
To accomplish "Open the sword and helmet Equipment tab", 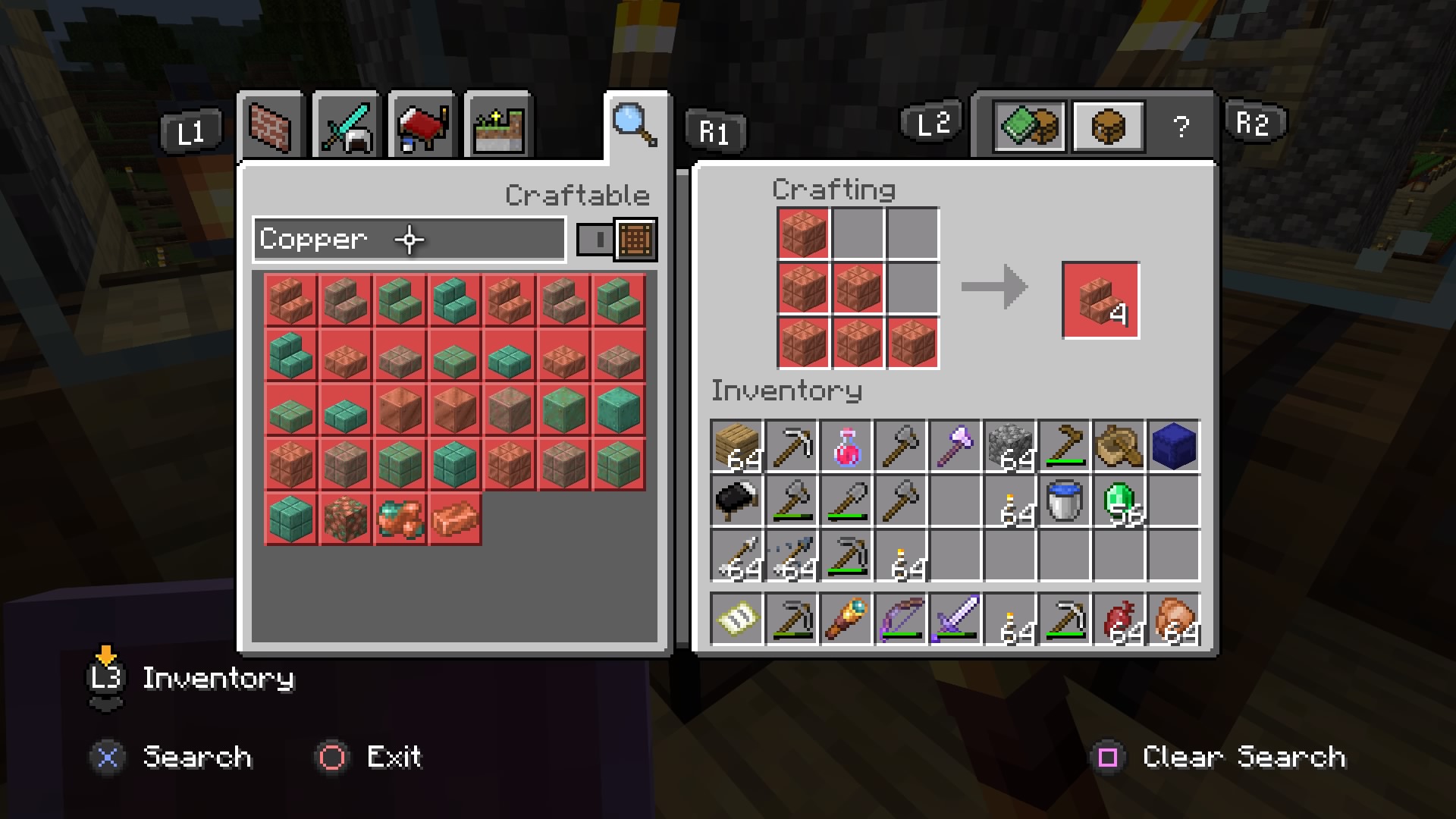I will tap(346, 126).
